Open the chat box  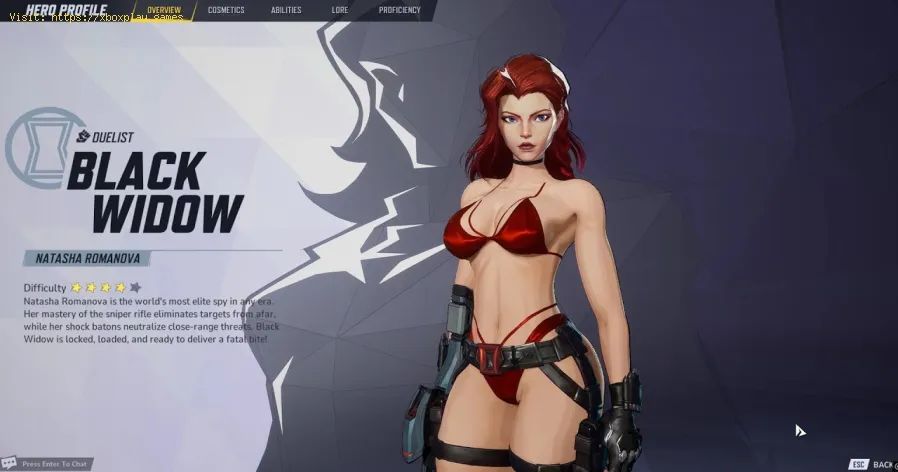(x=50, y=464)
